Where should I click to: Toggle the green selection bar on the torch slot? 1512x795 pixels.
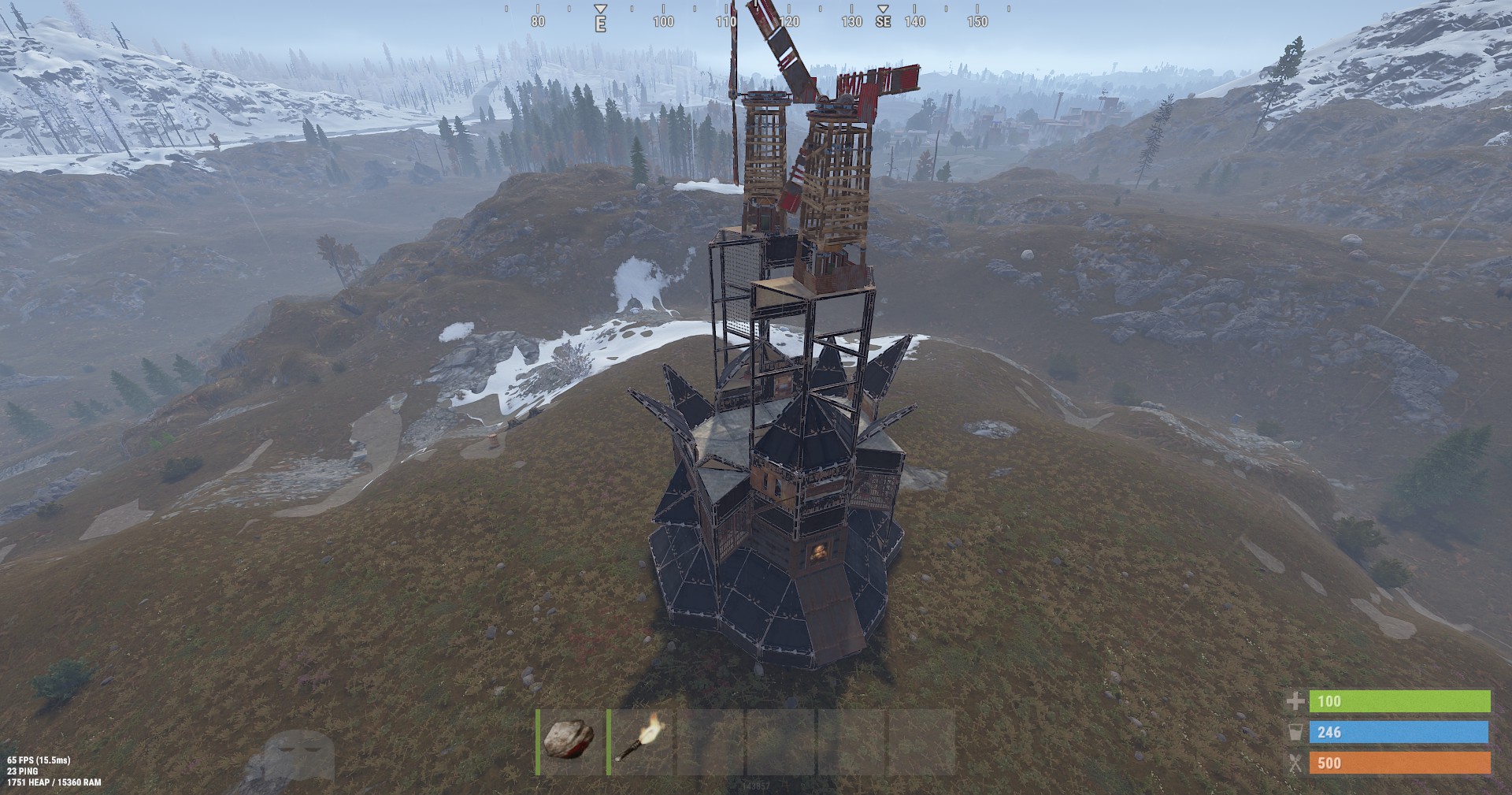click(x=608, y=741)
